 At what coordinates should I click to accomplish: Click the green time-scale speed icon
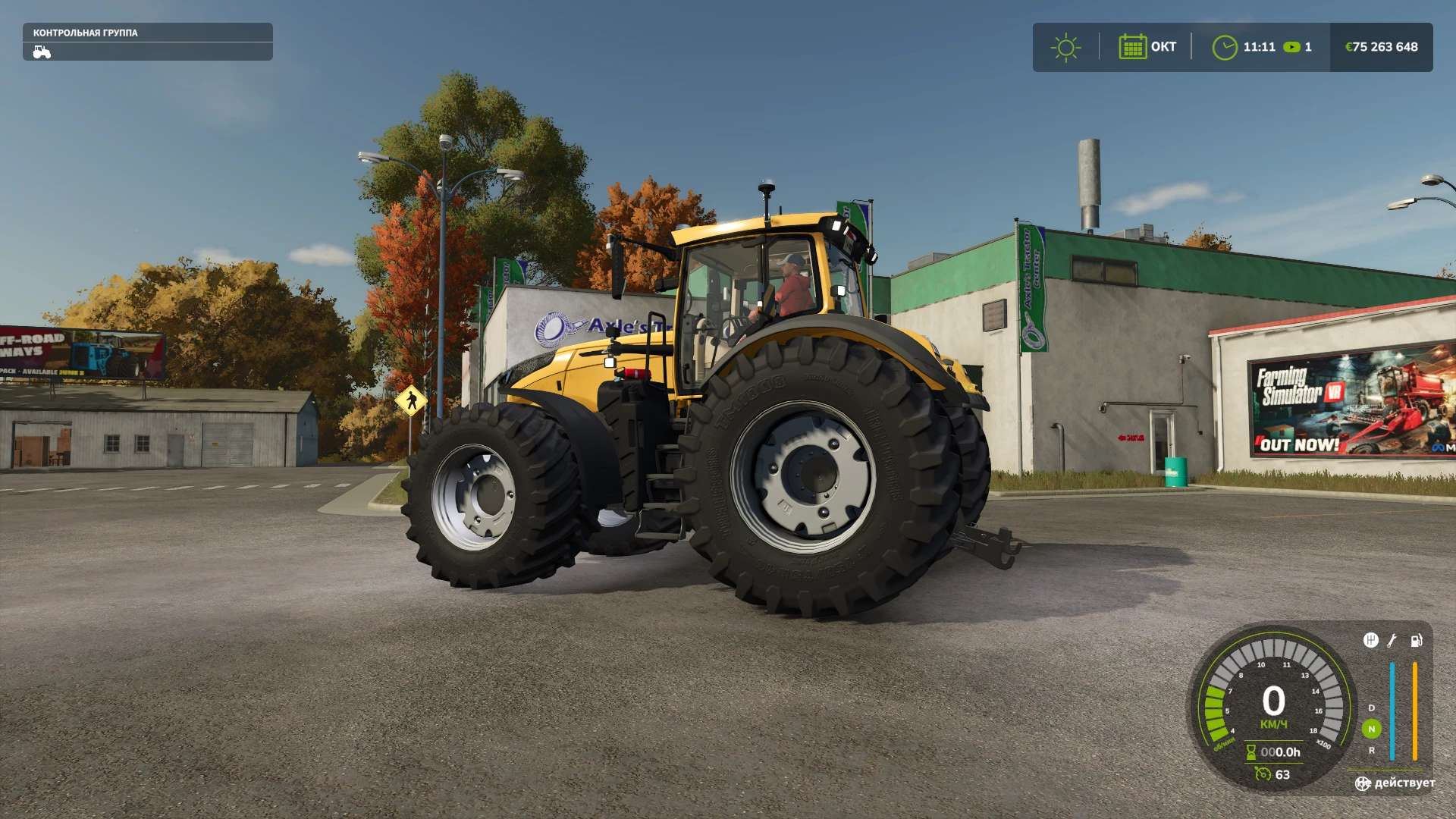[x=1291, y=47]
